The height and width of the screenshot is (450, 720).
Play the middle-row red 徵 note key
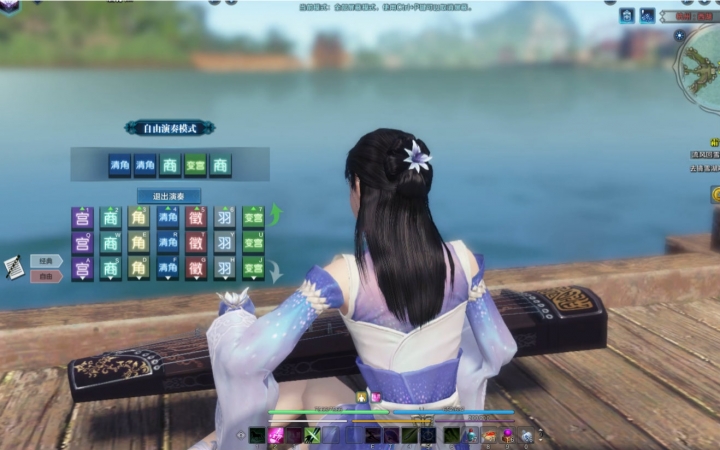196,243
